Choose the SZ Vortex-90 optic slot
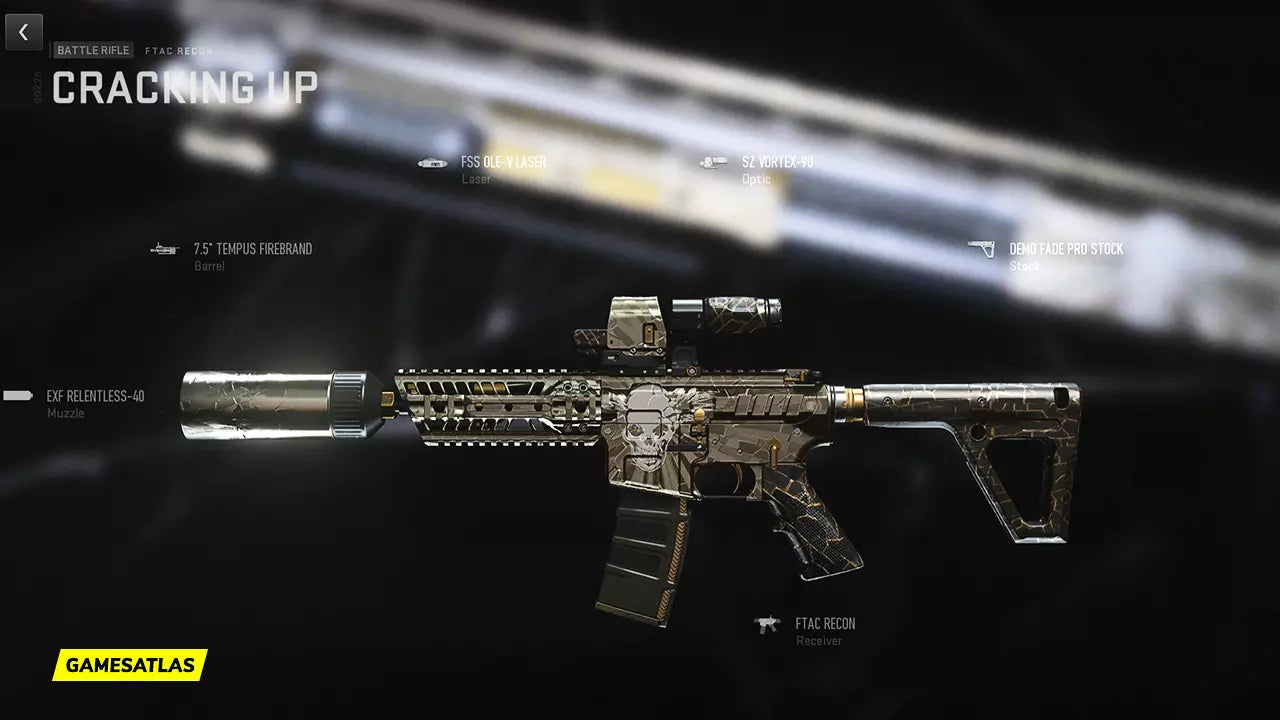 point(776,162)
